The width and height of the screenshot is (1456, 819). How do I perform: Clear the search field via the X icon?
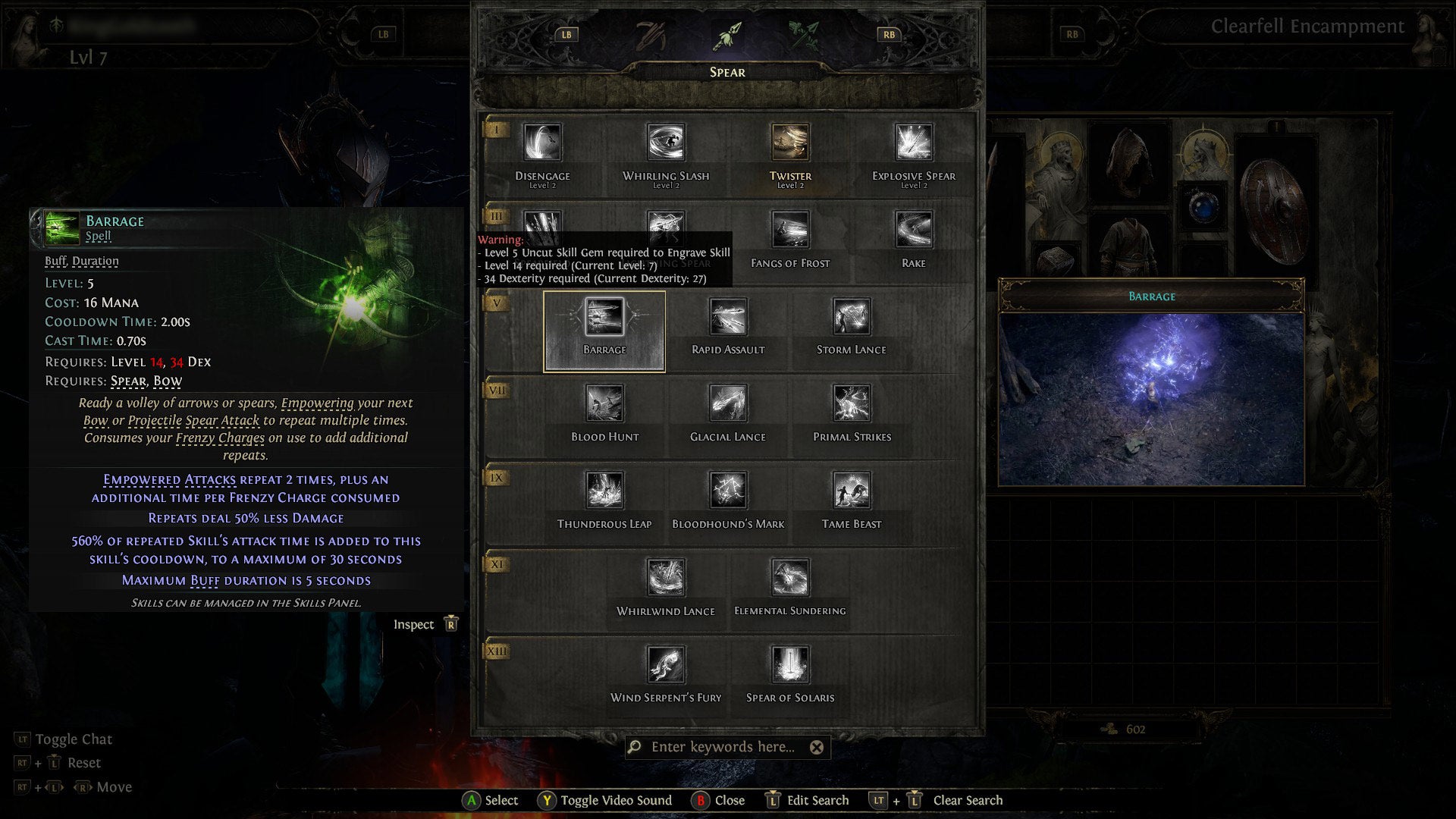(x=817, y=748)
